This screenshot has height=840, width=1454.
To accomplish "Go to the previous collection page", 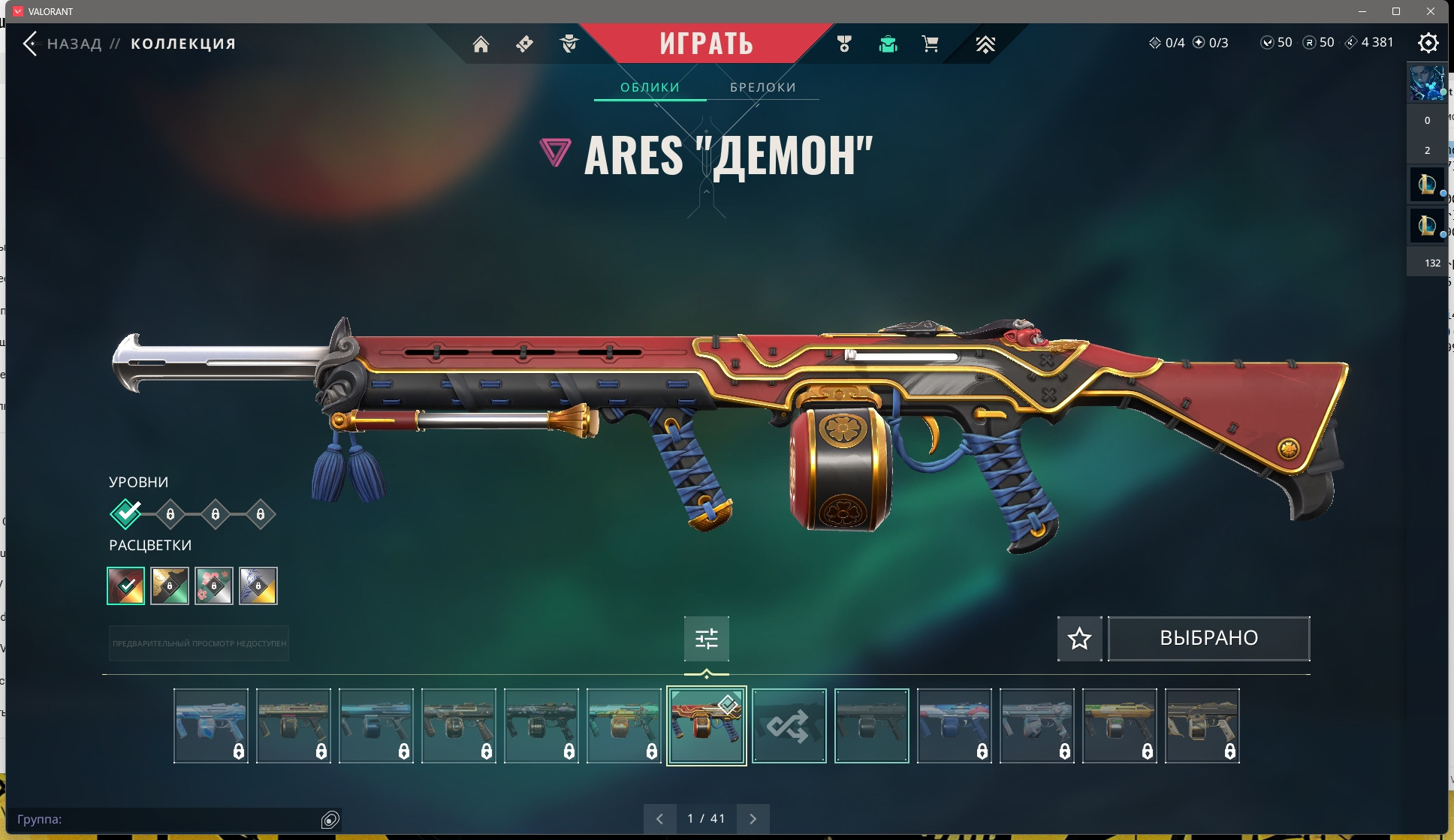I will point(659,819).
